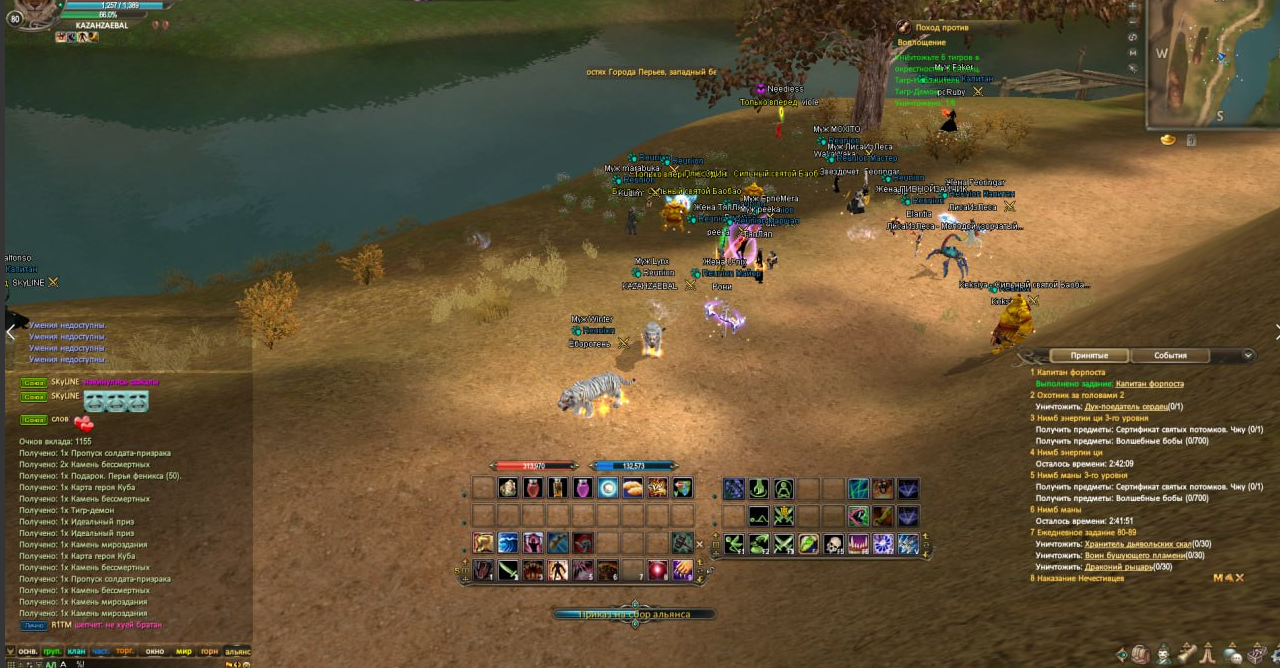1280x668 pixels.
Task: Follow the Капитан форпоста quest link
Action: 1150,384
